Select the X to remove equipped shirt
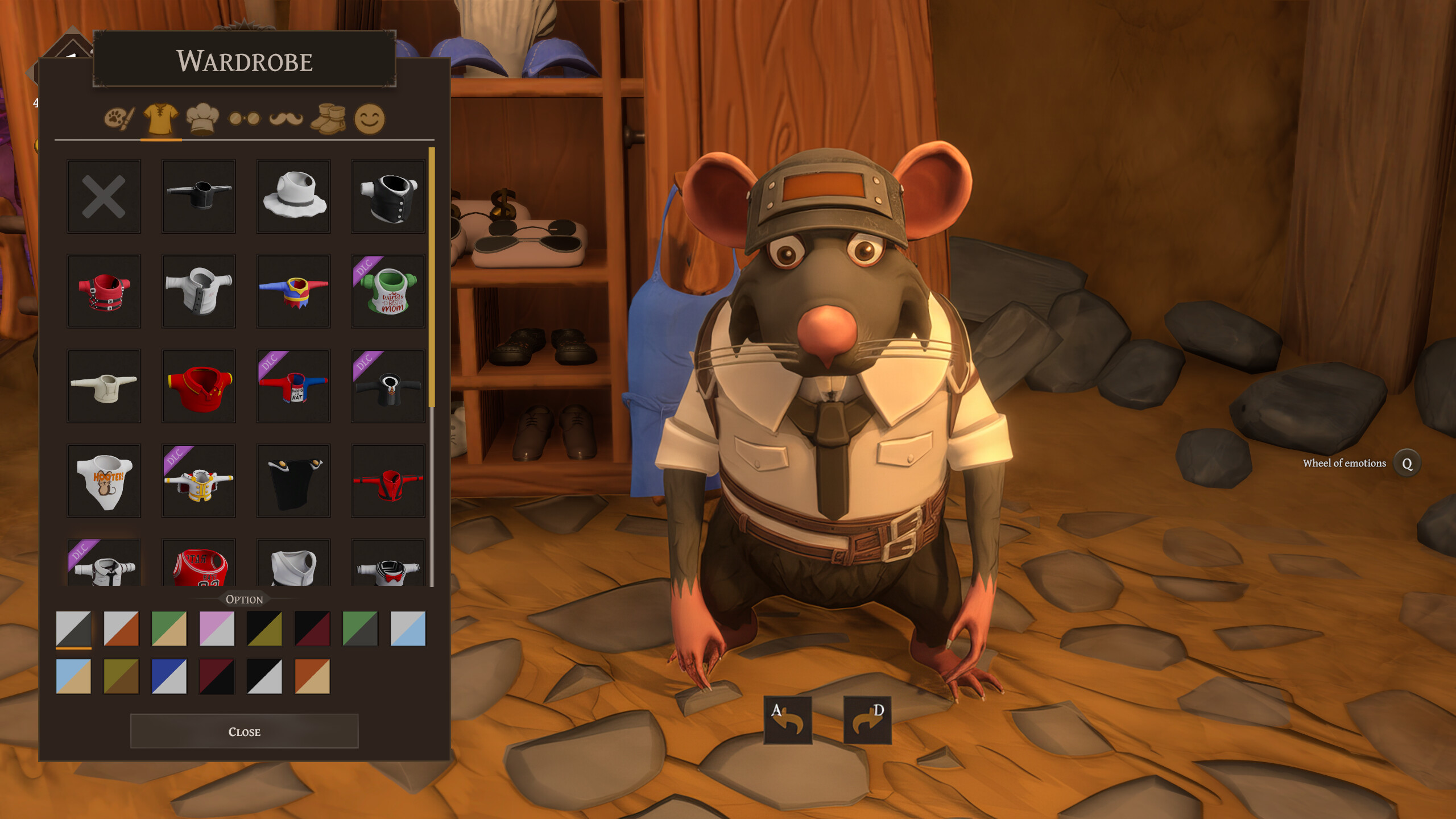Viewport: 1456px width, 819px height. (x=104, y=196)
